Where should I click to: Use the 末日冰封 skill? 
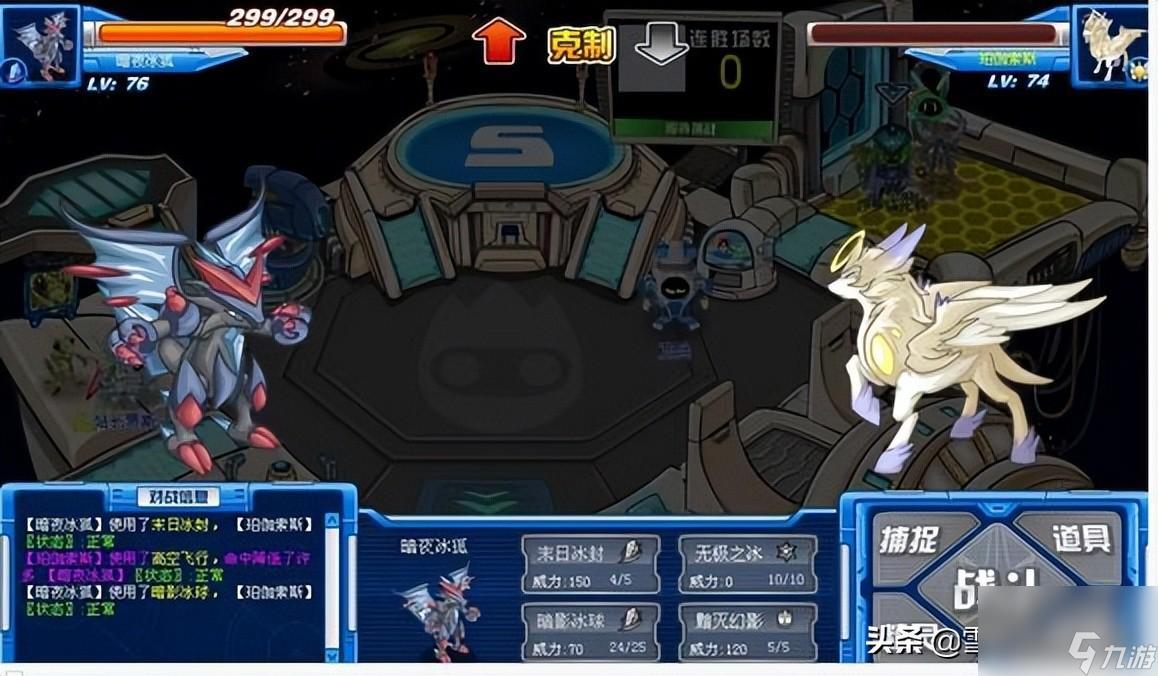click(x=590, y=563)
